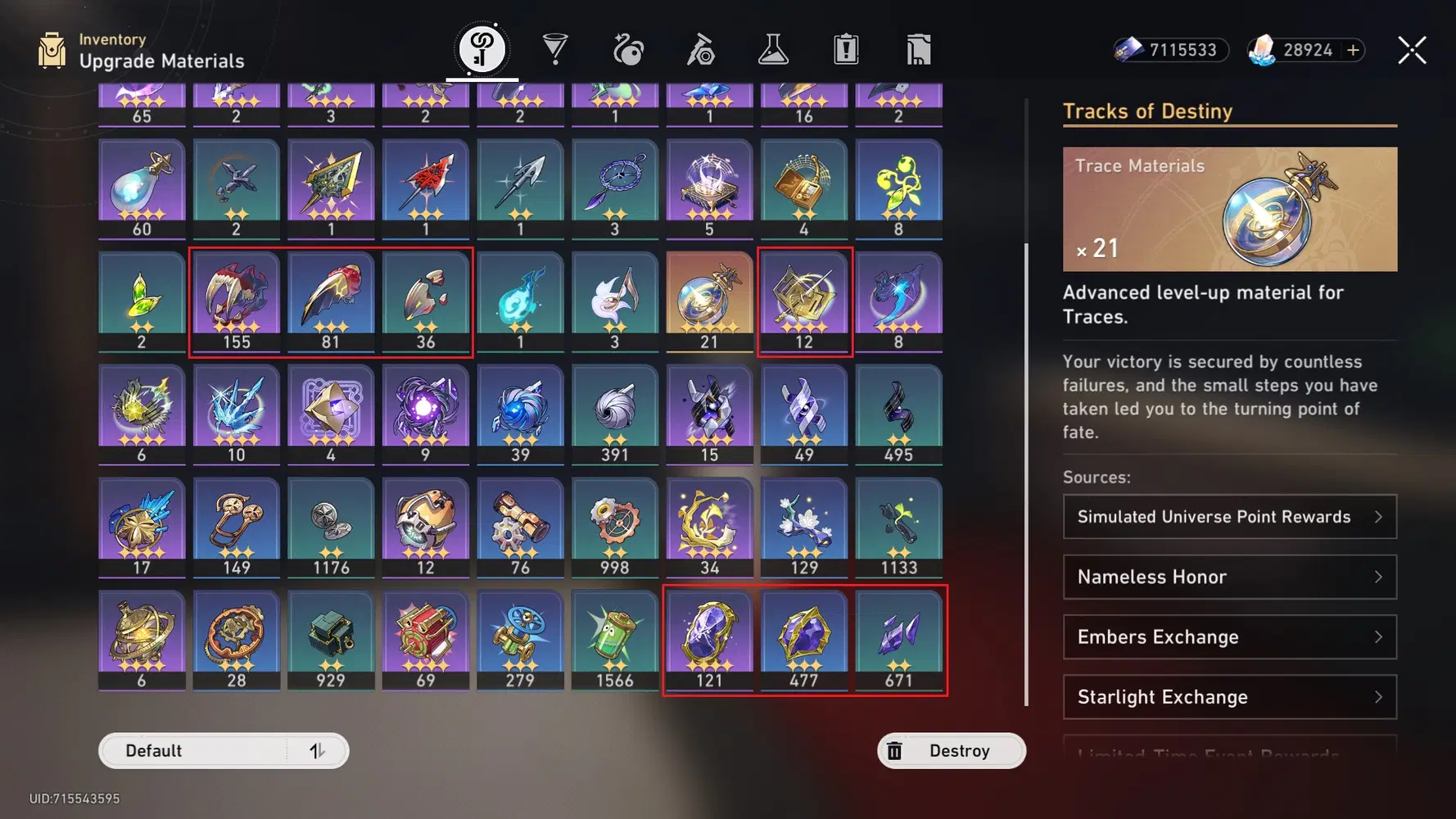
Task: Click the Stellar Jade crystal currency icon
Action: point(1264,50)
